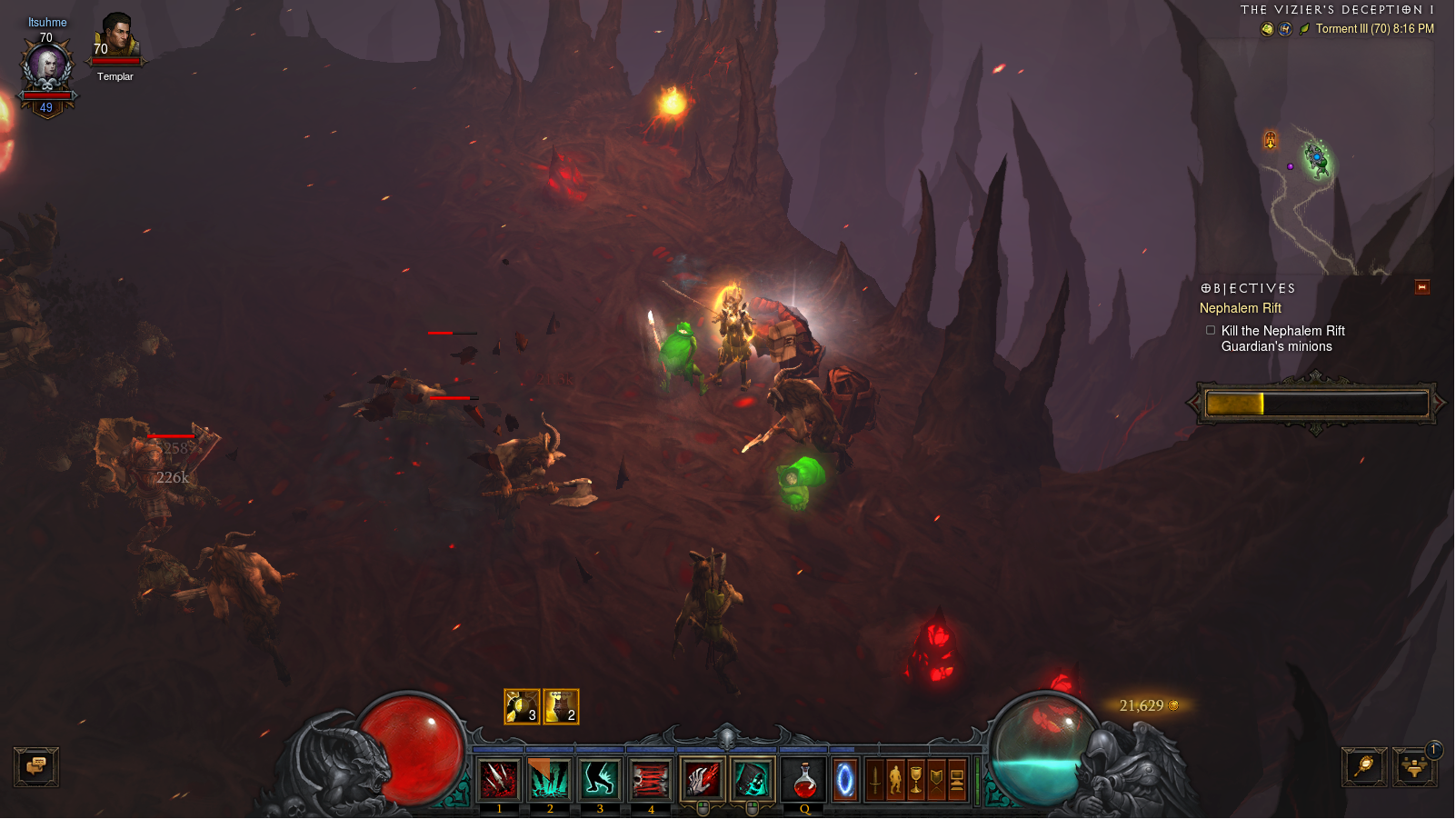The width and height of the screenshot is (1456, 819).
Task: Cast the red skull skill in slot 4
Action: click(650, 780)
